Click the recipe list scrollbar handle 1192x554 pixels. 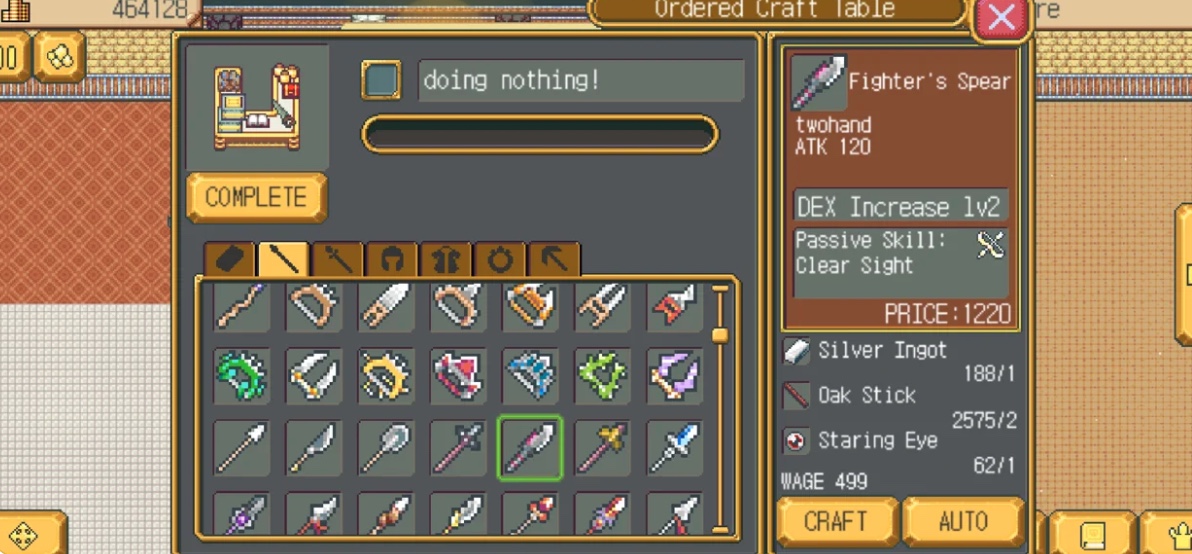[720, 335]
